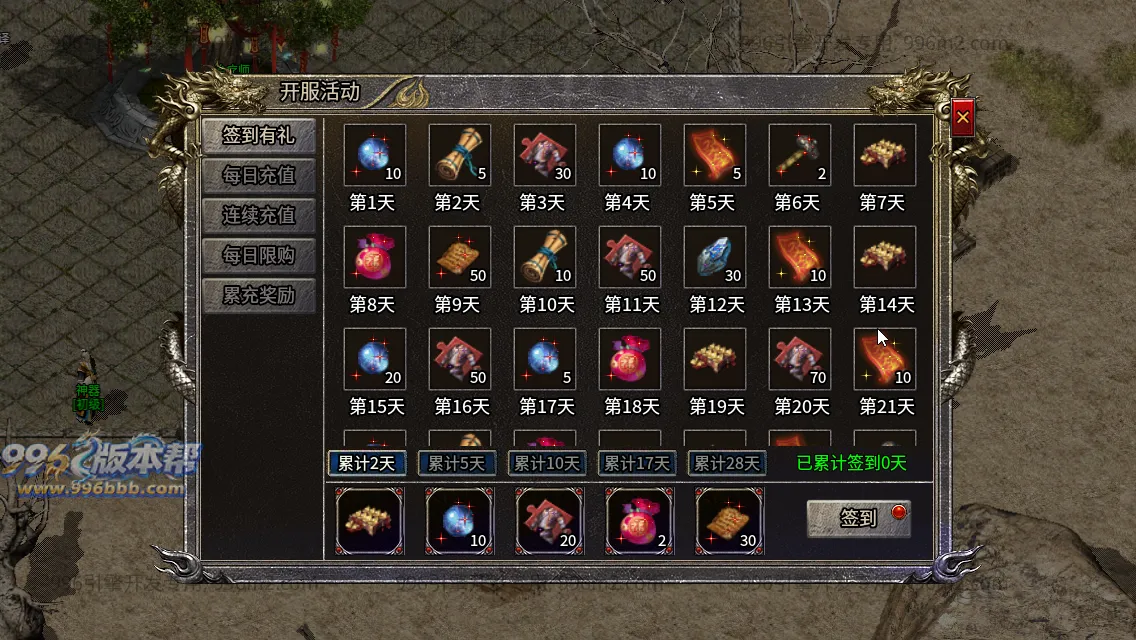Inspect the 第9天 book reward
Image resolution: width=1136 pixels, height=640 pixels.
[460, 257]
